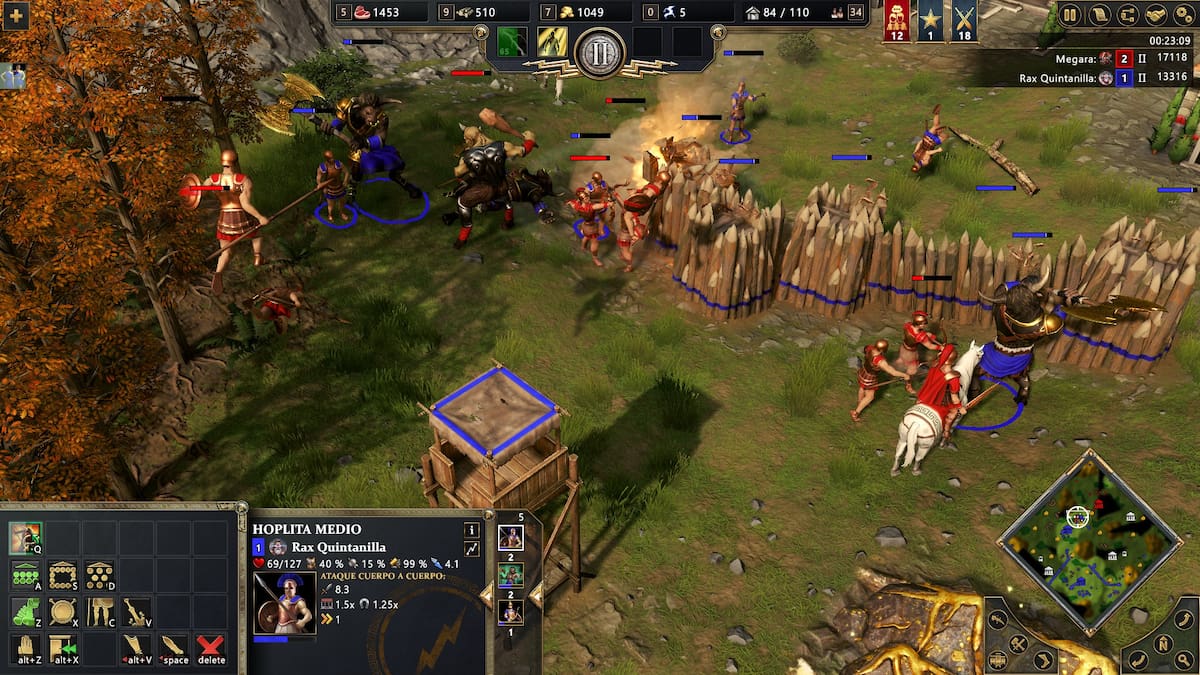Viewport: 1200px width, 675px height.
Task: Select the Hoplita Medio group of five
Action: (x=511, y=537)
